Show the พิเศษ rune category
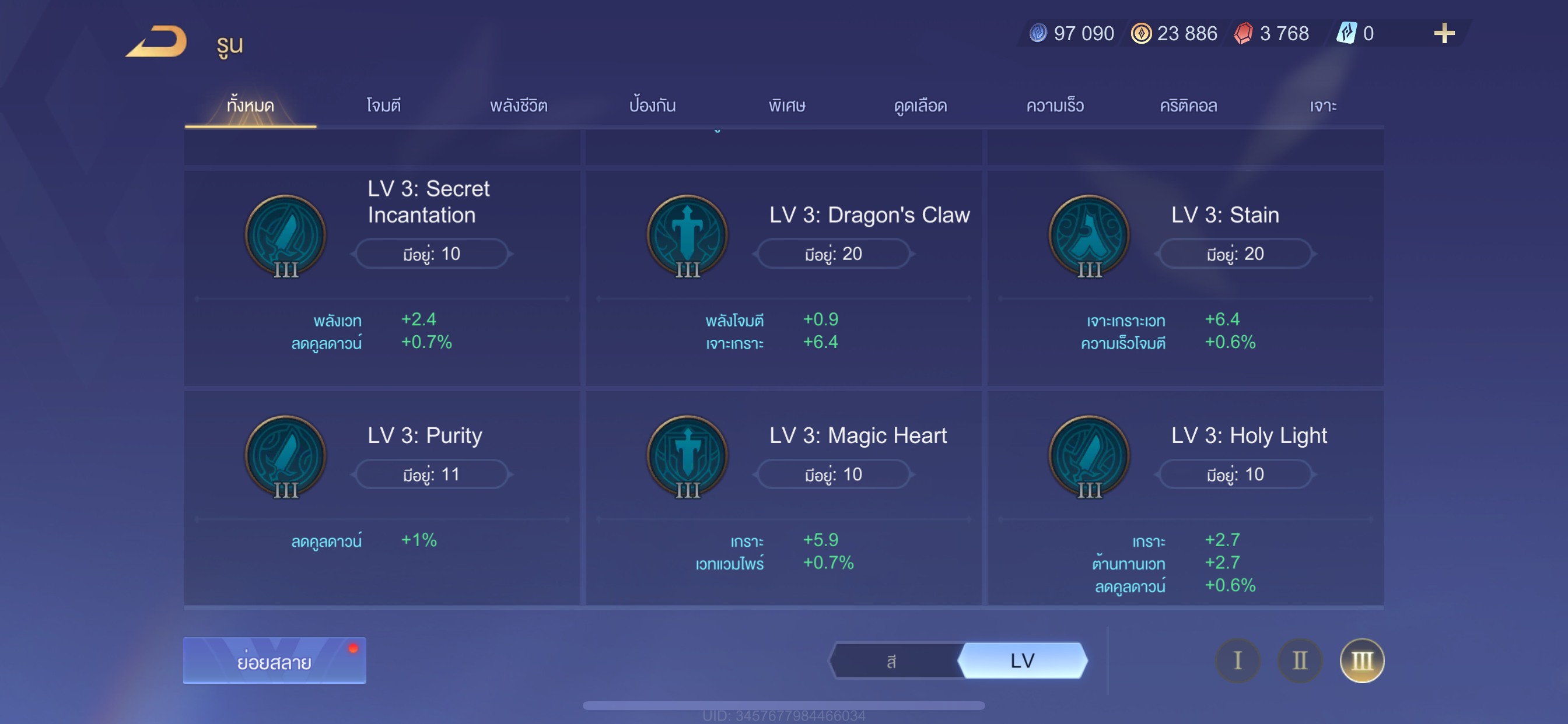The width and height of the screenshot is (1568, 724). coord(786,106)
